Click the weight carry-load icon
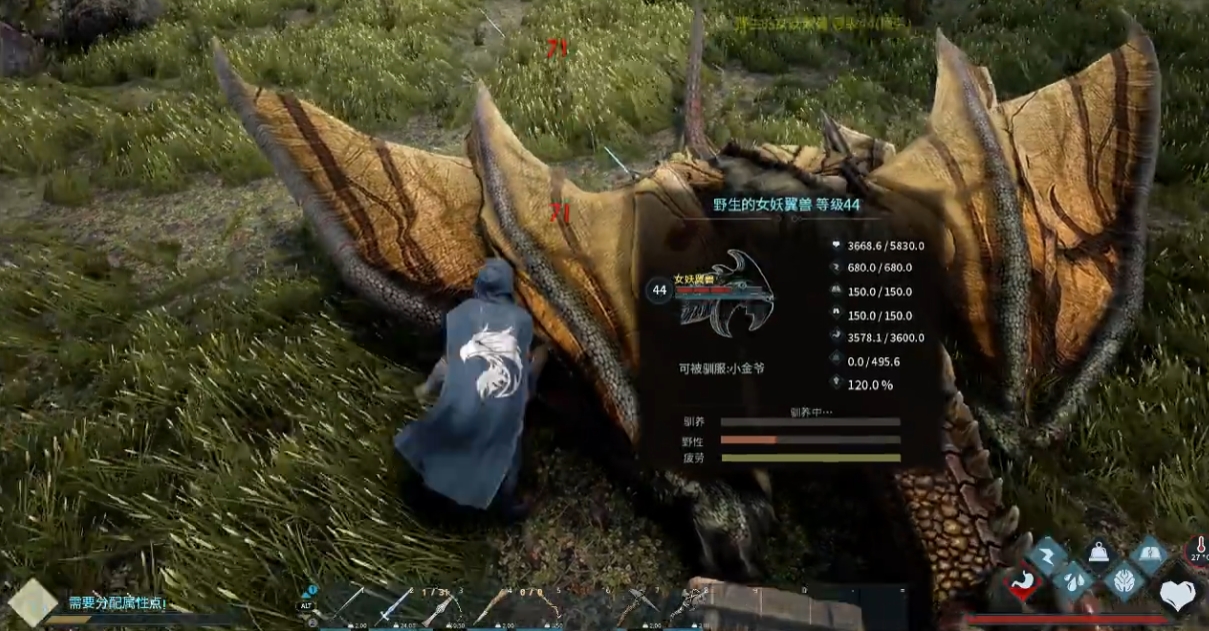 point(1101,553)
